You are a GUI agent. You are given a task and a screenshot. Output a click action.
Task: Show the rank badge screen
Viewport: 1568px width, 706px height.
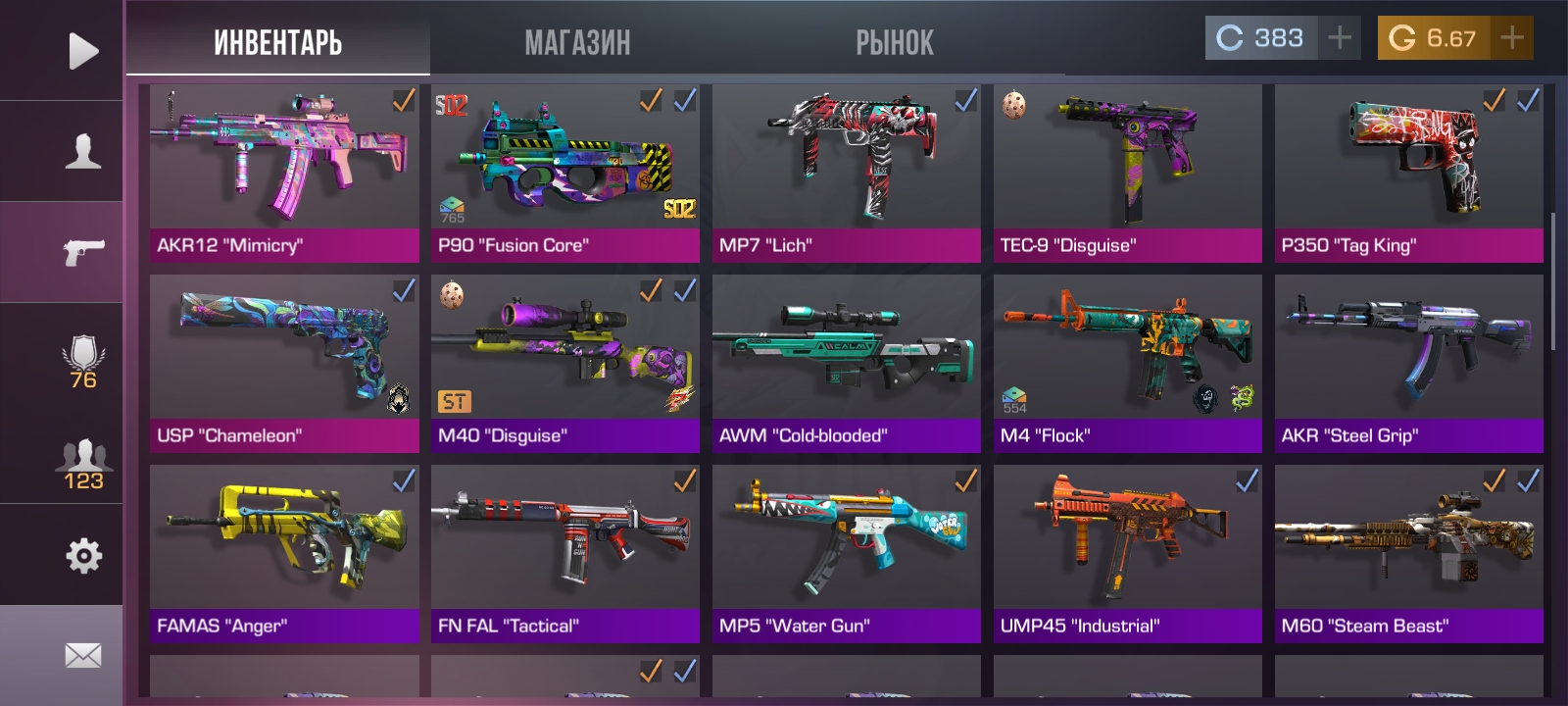point(82,361)
